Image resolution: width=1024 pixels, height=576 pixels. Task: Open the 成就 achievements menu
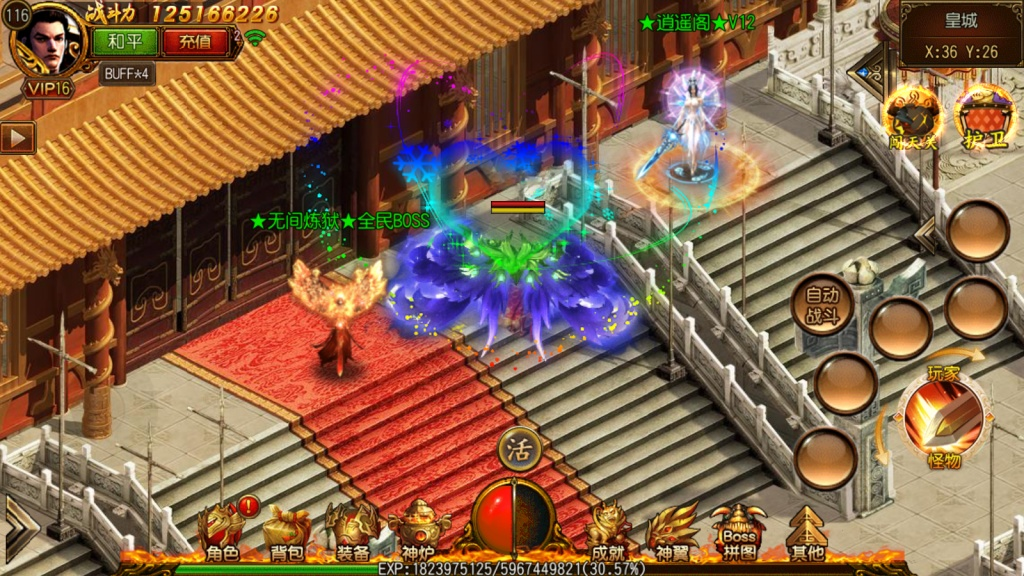click(609, 532)
